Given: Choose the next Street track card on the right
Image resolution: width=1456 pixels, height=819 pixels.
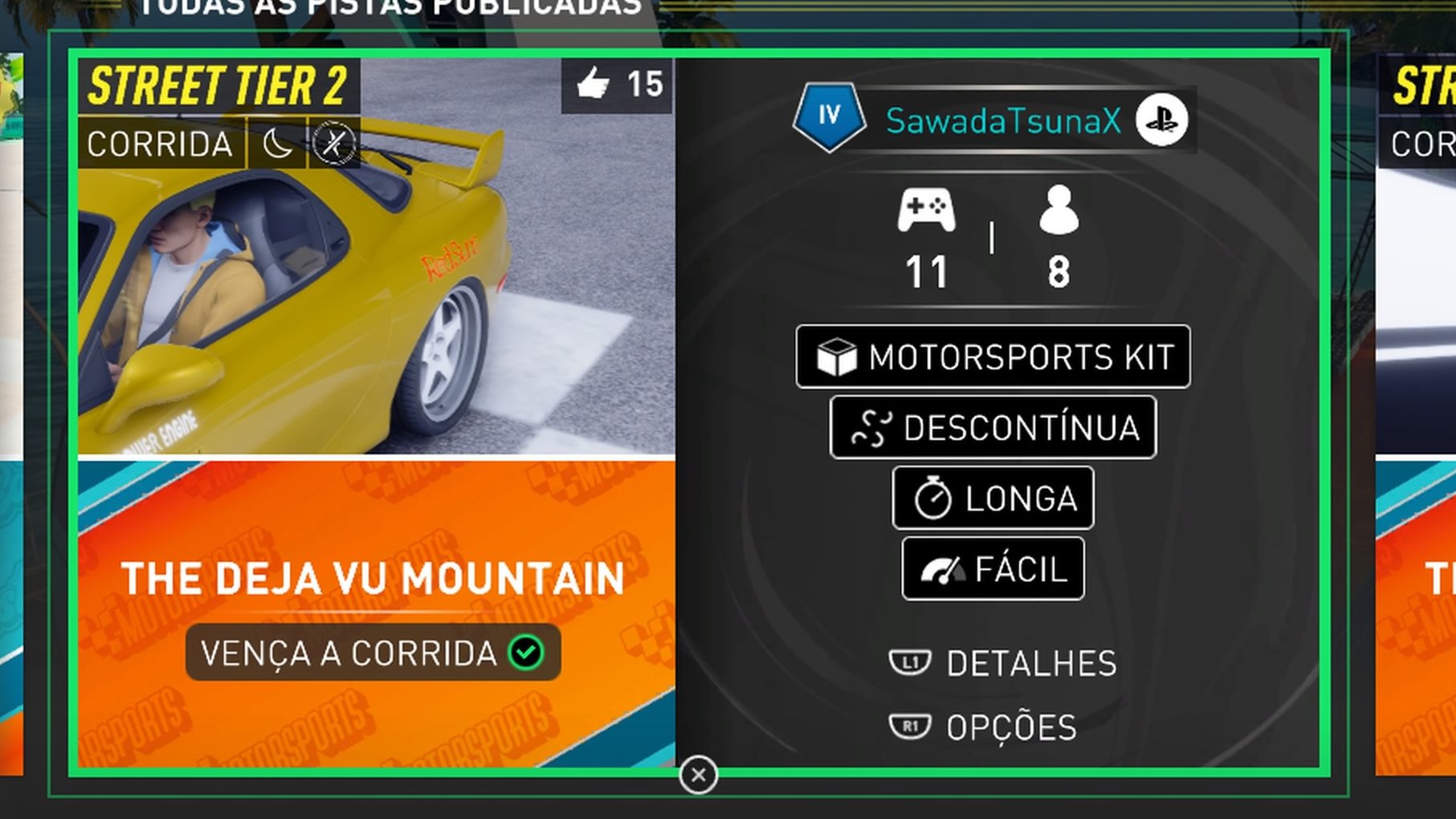Looking at the screenshot, I should click(1417, 401).
